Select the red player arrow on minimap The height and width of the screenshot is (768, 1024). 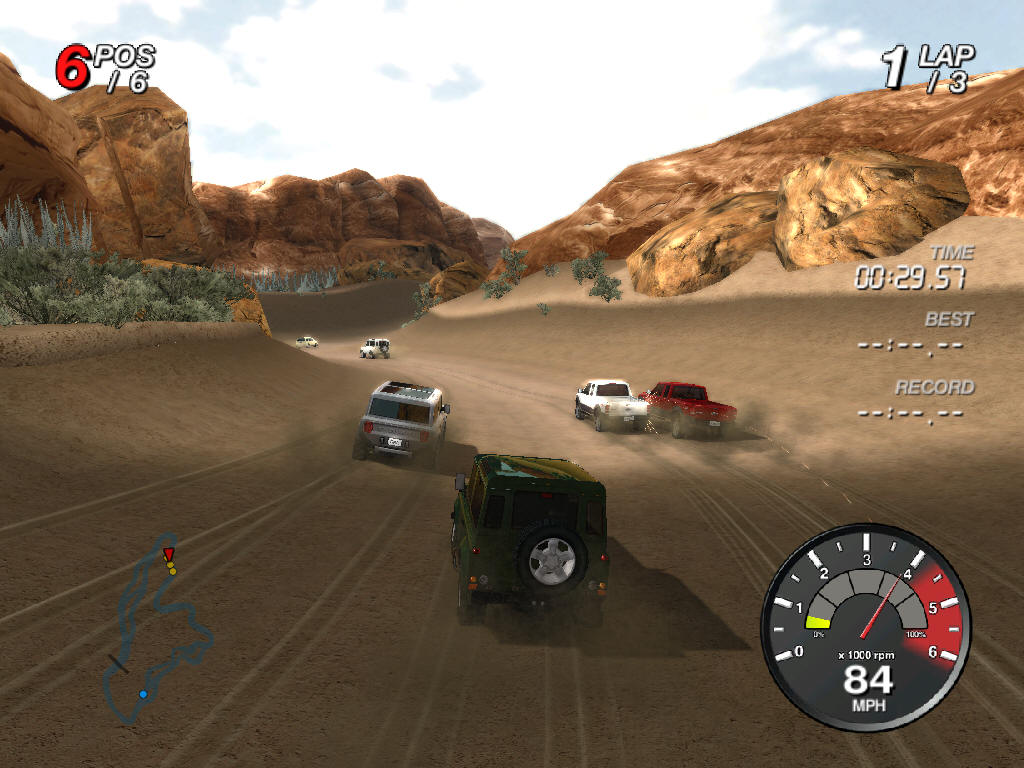tap(168, 553)
